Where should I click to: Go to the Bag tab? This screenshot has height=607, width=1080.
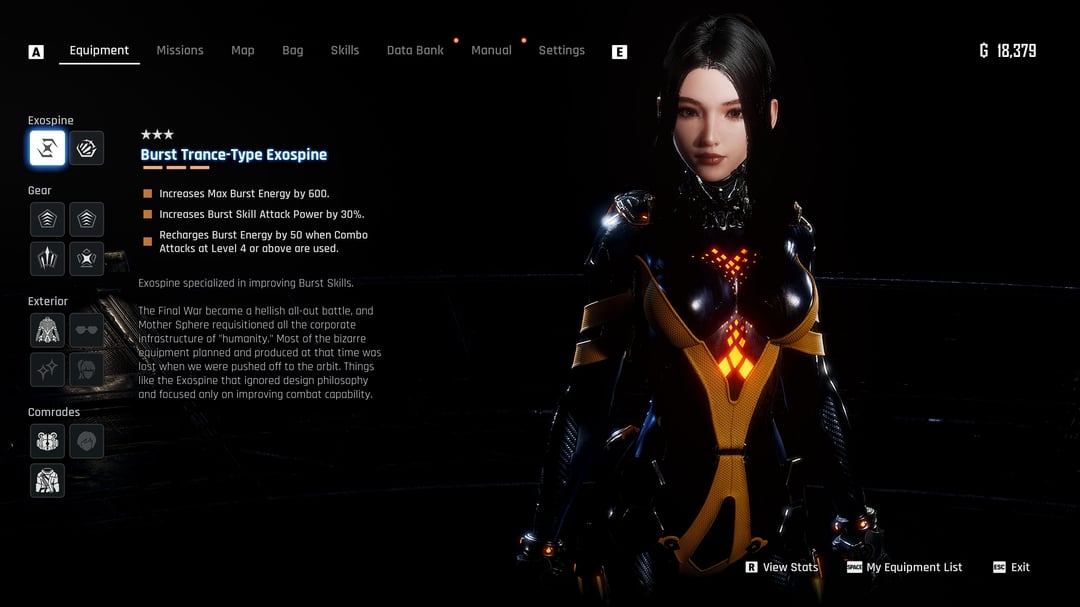click(x=293, y=50)
